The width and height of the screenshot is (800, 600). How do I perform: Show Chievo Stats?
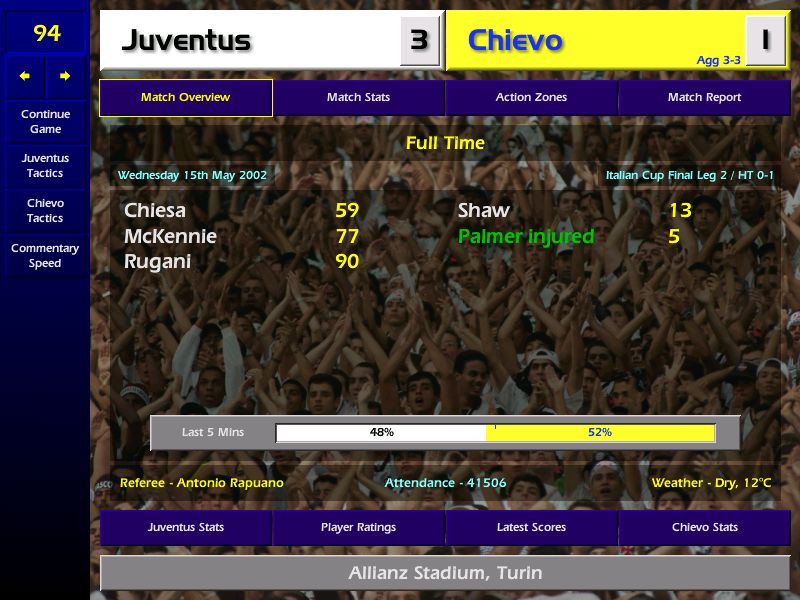click(704, 527)
